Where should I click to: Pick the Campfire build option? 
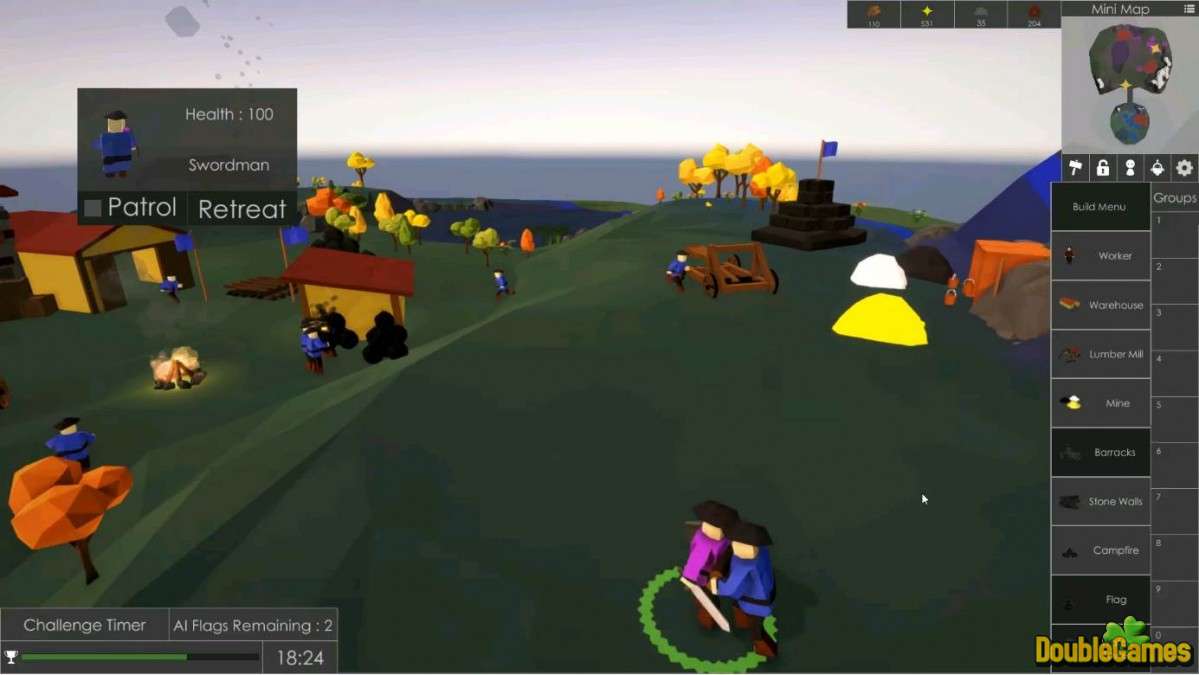1100,550
